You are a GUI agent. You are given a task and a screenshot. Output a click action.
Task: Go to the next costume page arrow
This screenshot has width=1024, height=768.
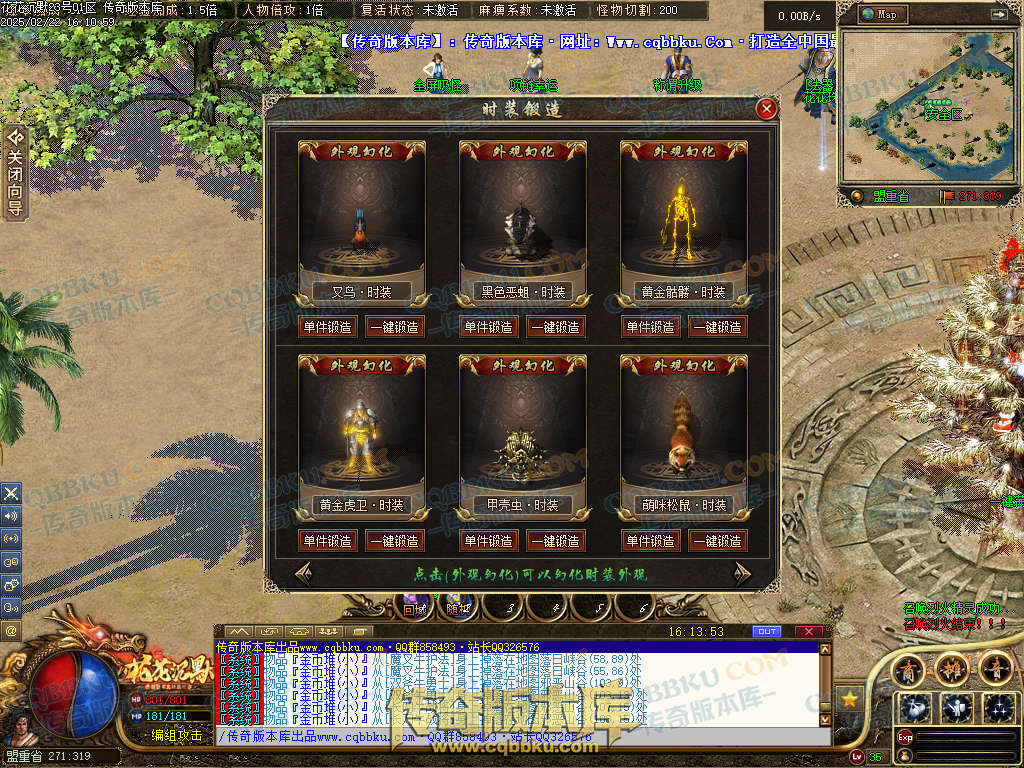pyautogui.click(x=742, y=573)
